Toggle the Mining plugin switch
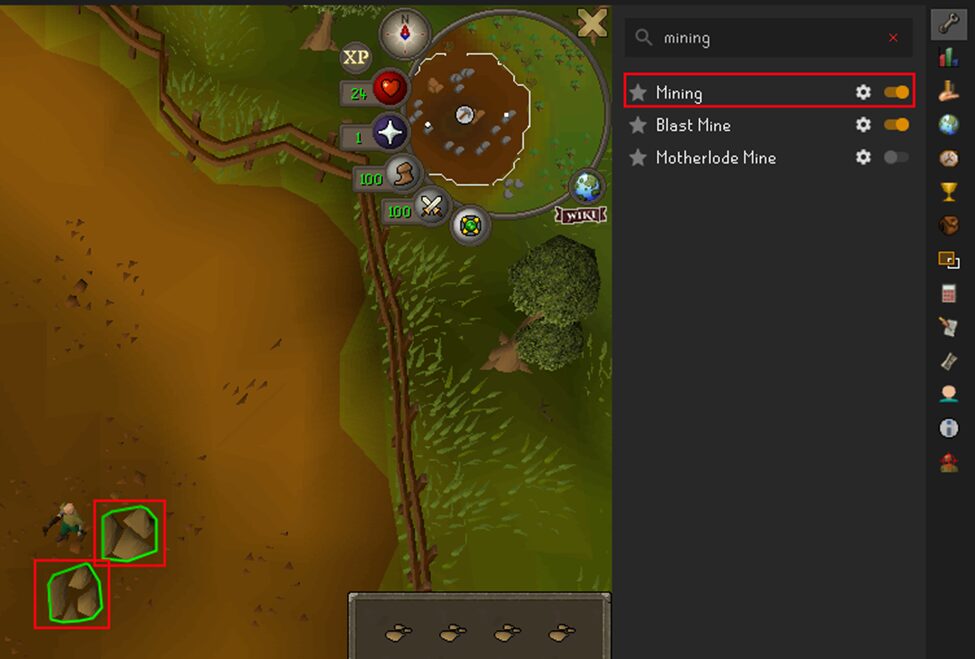975x659 pixels. [x=896, y=93]
